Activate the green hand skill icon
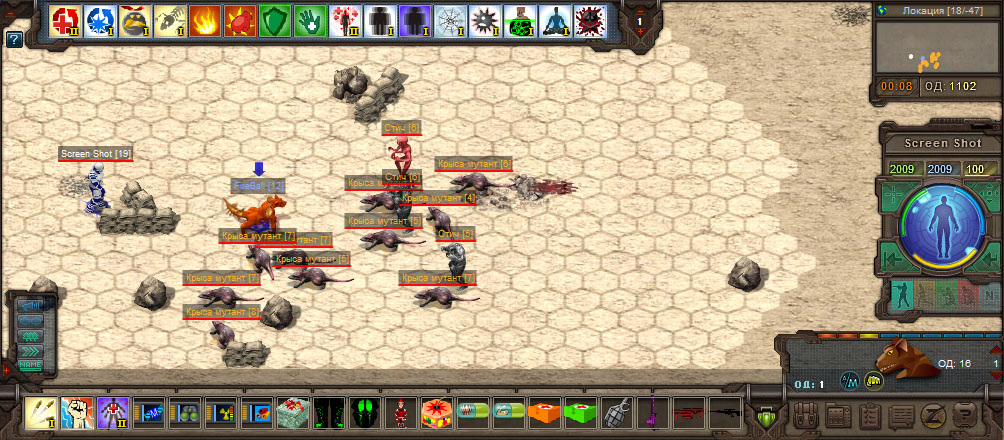 tap(310, 20)
